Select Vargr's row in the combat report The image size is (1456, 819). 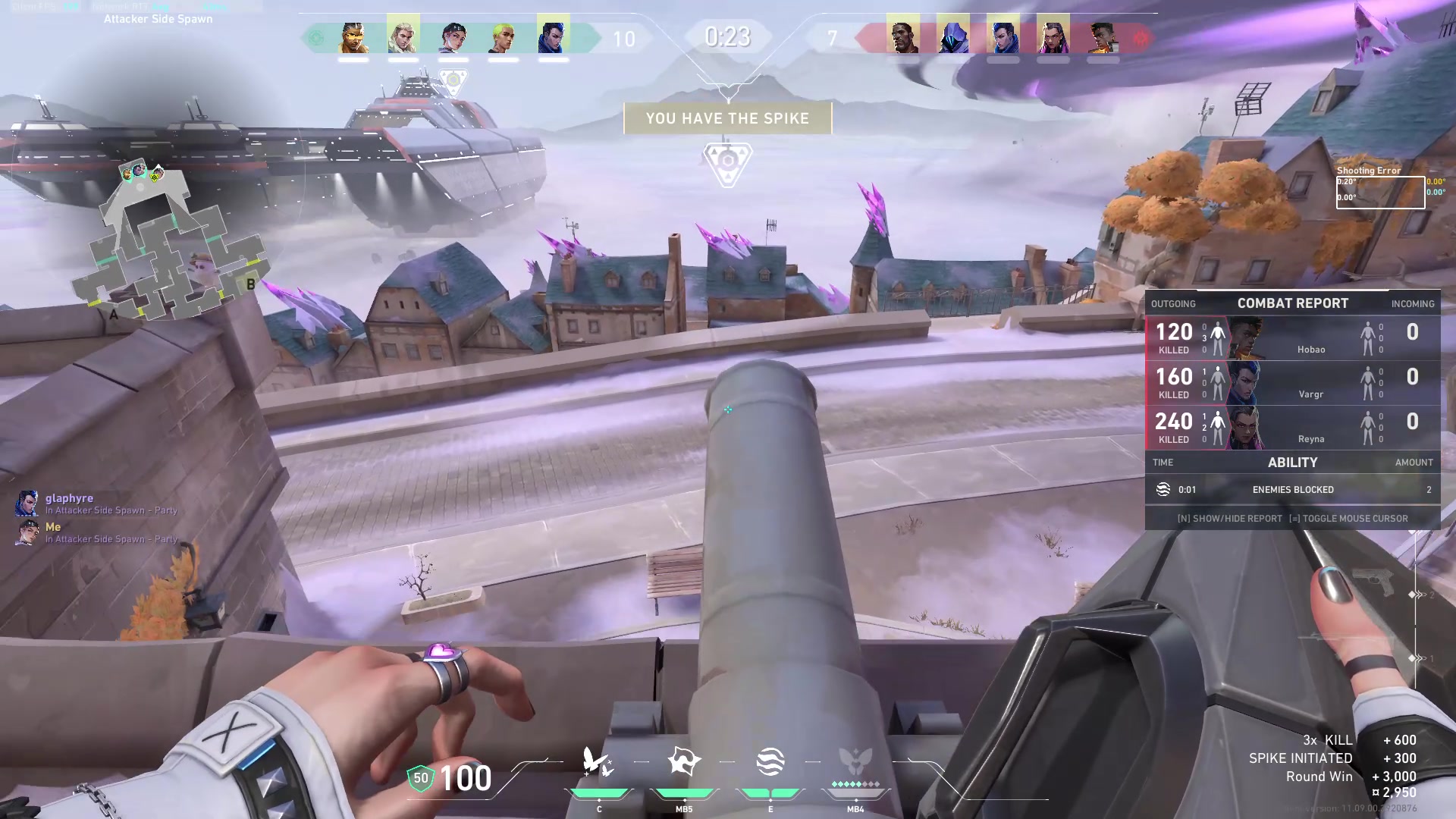coord(1292,382)
